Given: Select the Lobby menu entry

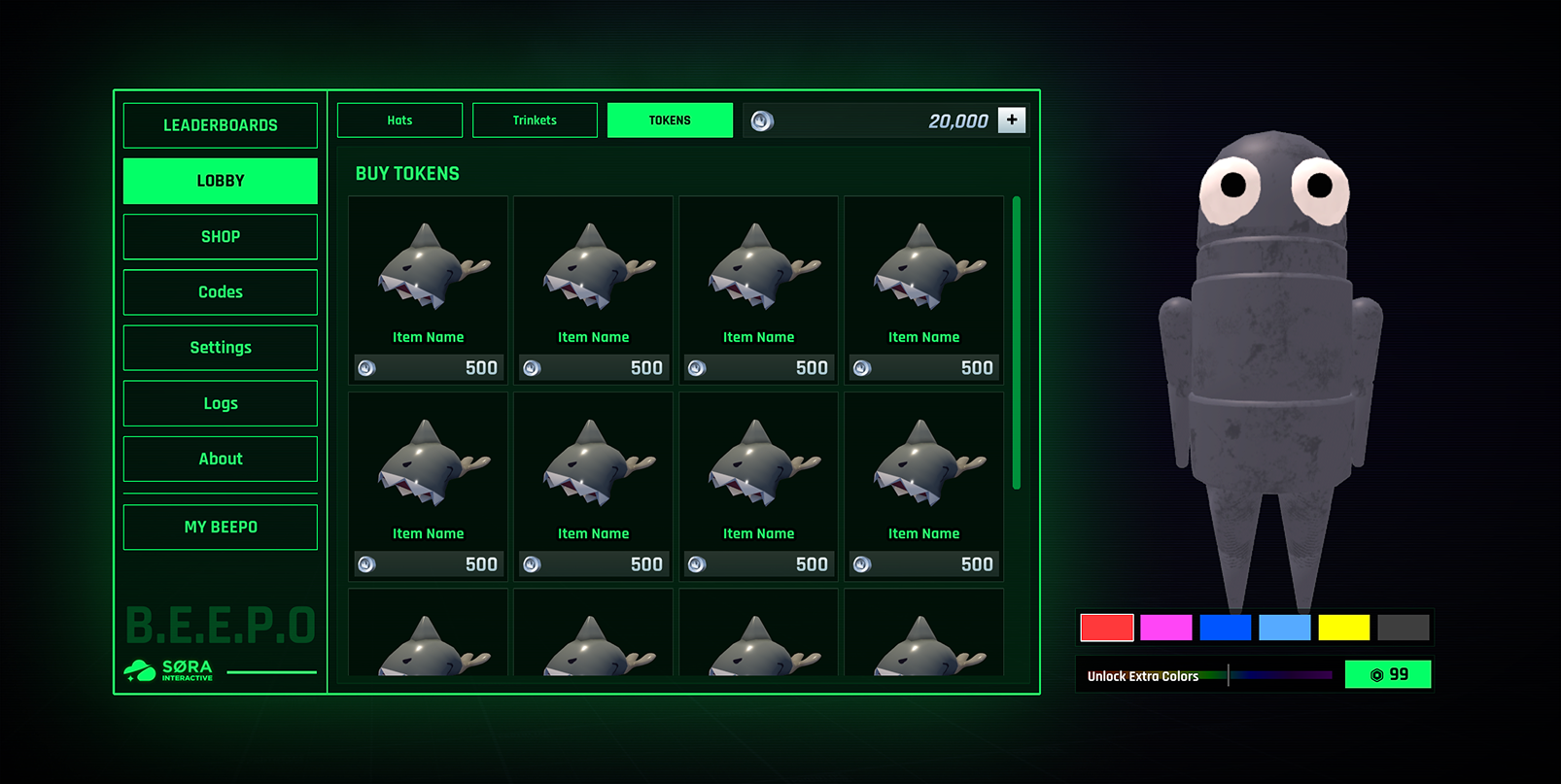Looking at the screenshot, I should [221, 181].
